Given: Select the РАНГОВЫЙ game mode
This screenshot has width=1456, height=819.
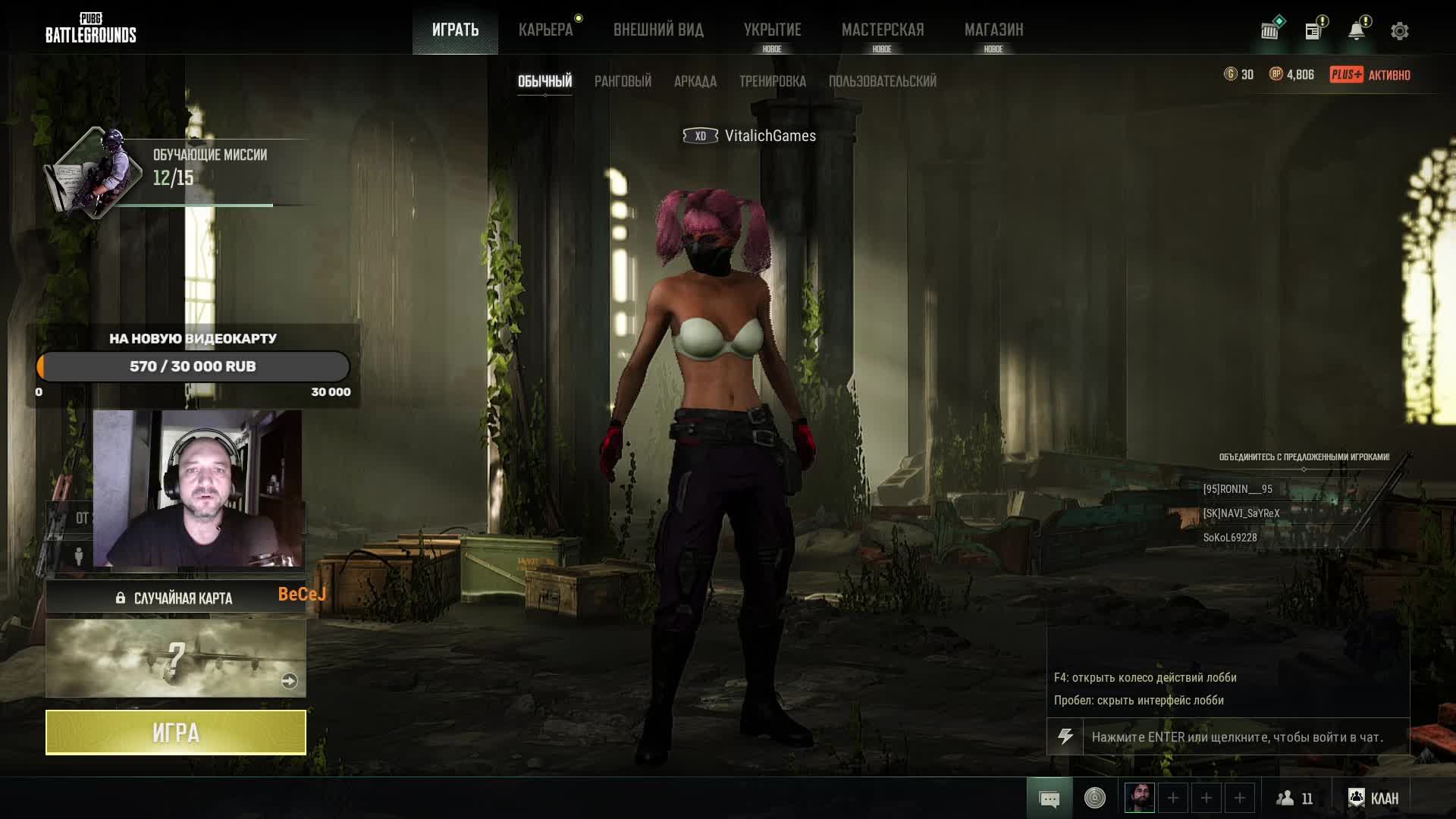Looking at the screenshot, I should coord(623,81).
